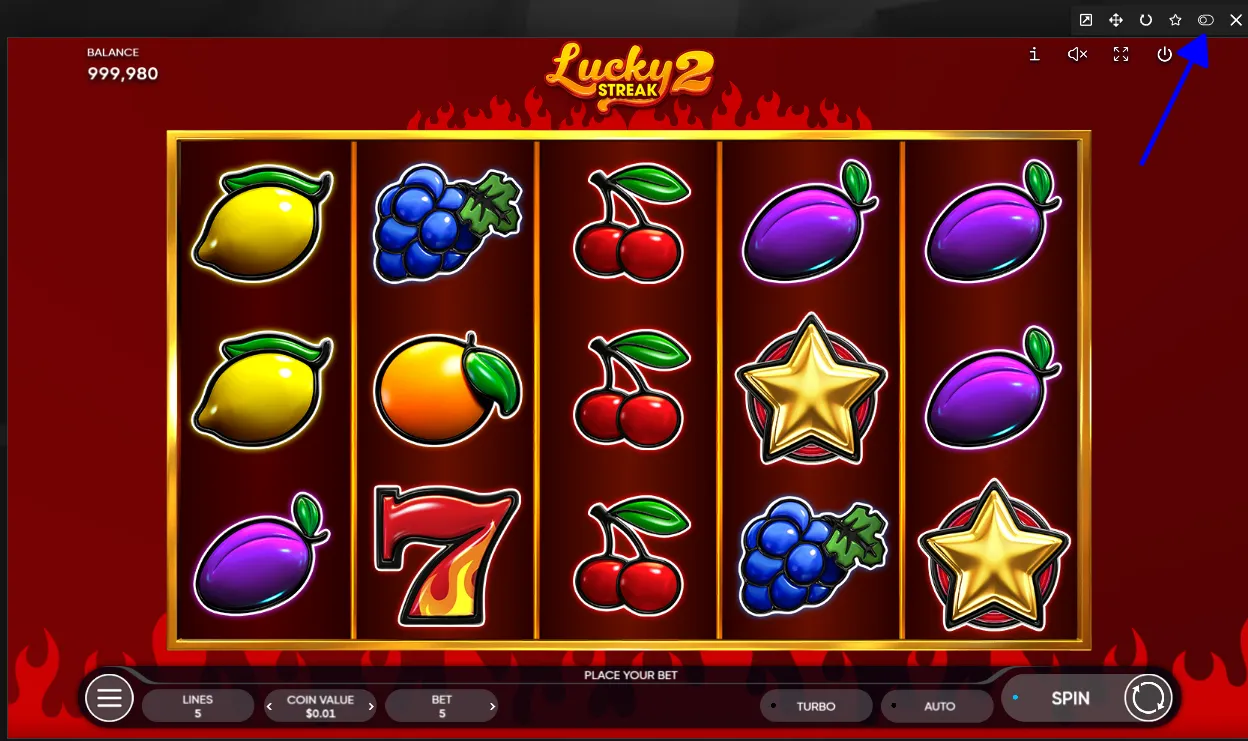
Task: Open the game info page
Action: [1034, 55]
